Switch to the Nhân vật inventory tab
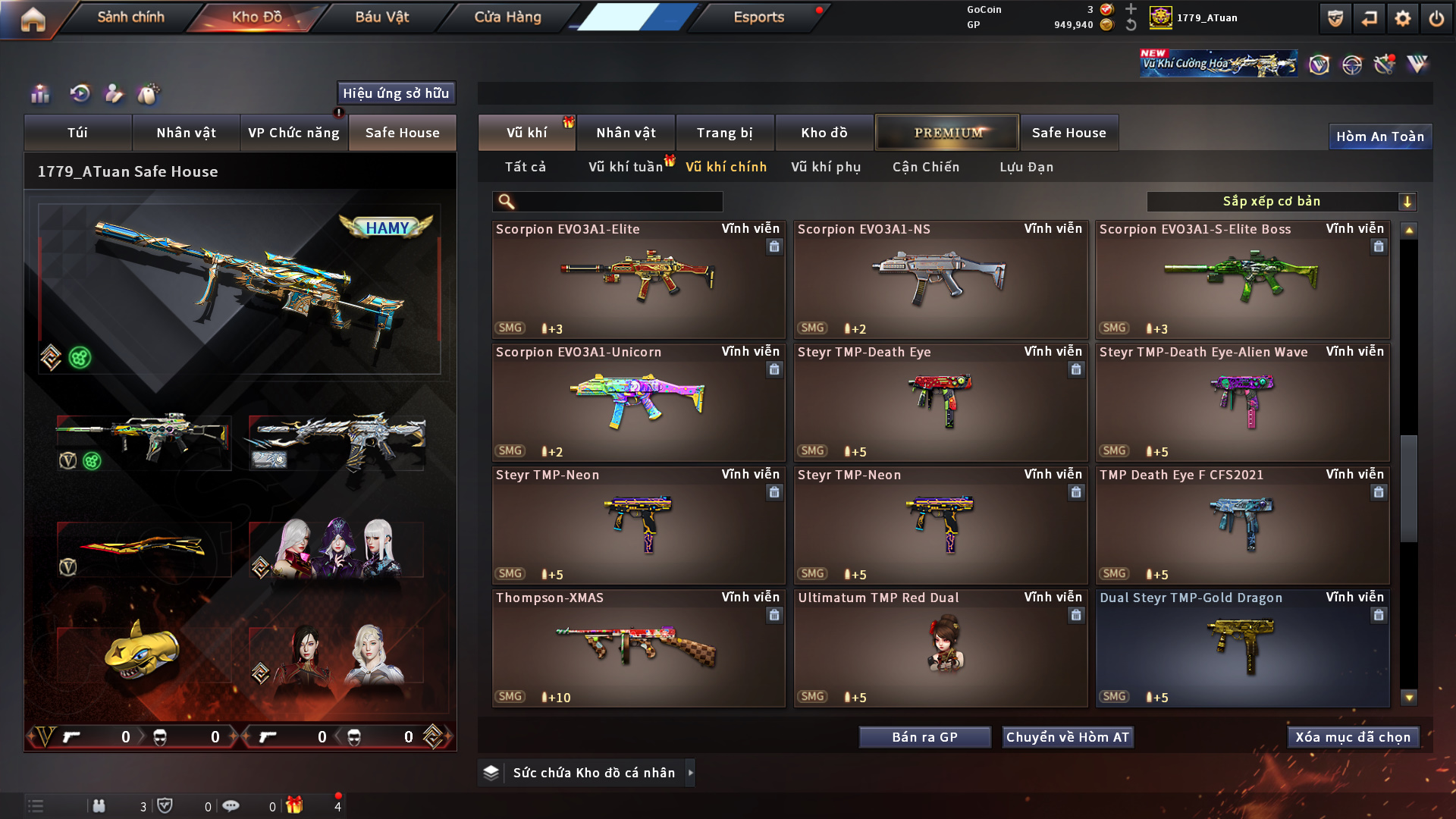The height and width of the screenshot is (819, 1456). tap(626, 133)
